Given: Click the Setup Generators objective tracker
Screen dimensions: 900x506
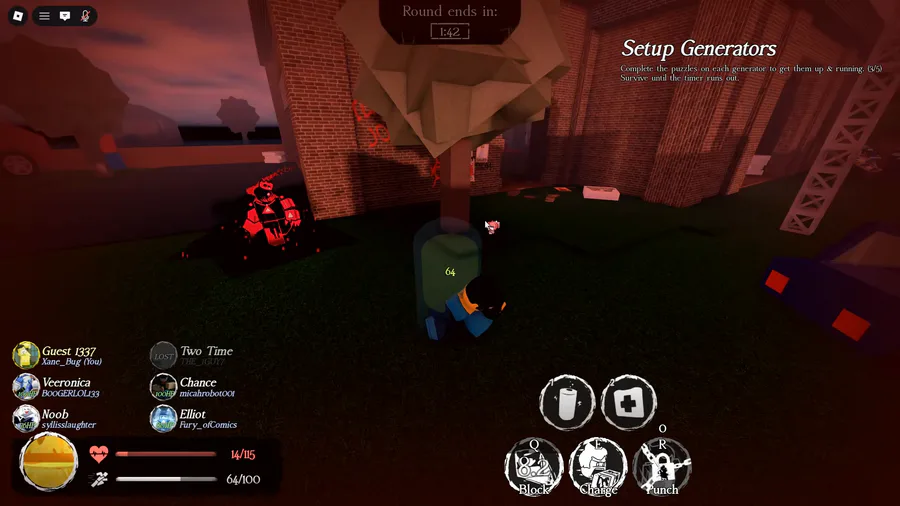Looking at the screenshot, I should pyautogui.click(x=698, y=49).
